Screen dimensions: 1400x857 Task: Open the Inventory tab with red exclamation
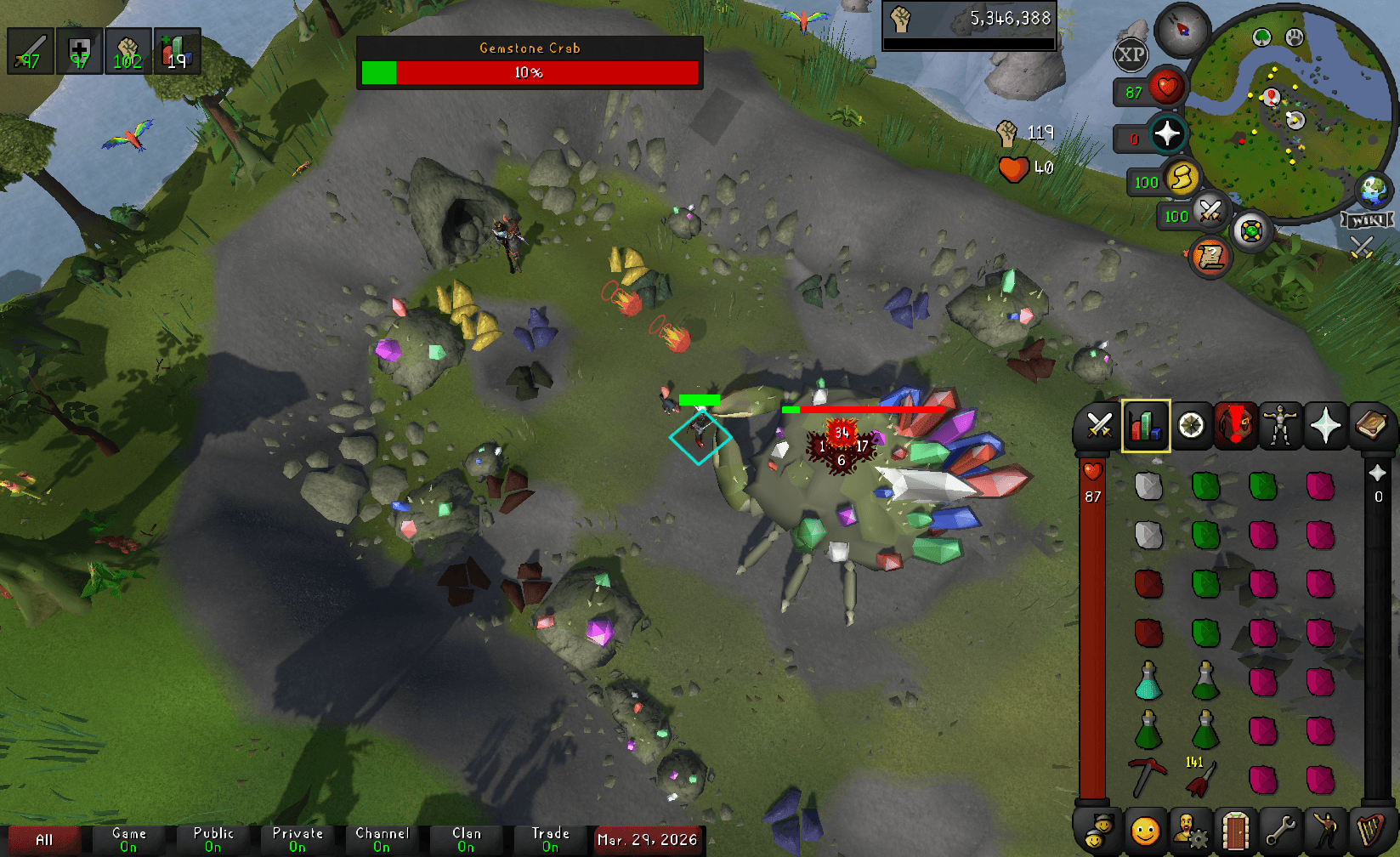pyautogui.click(x=1237, y=425)
